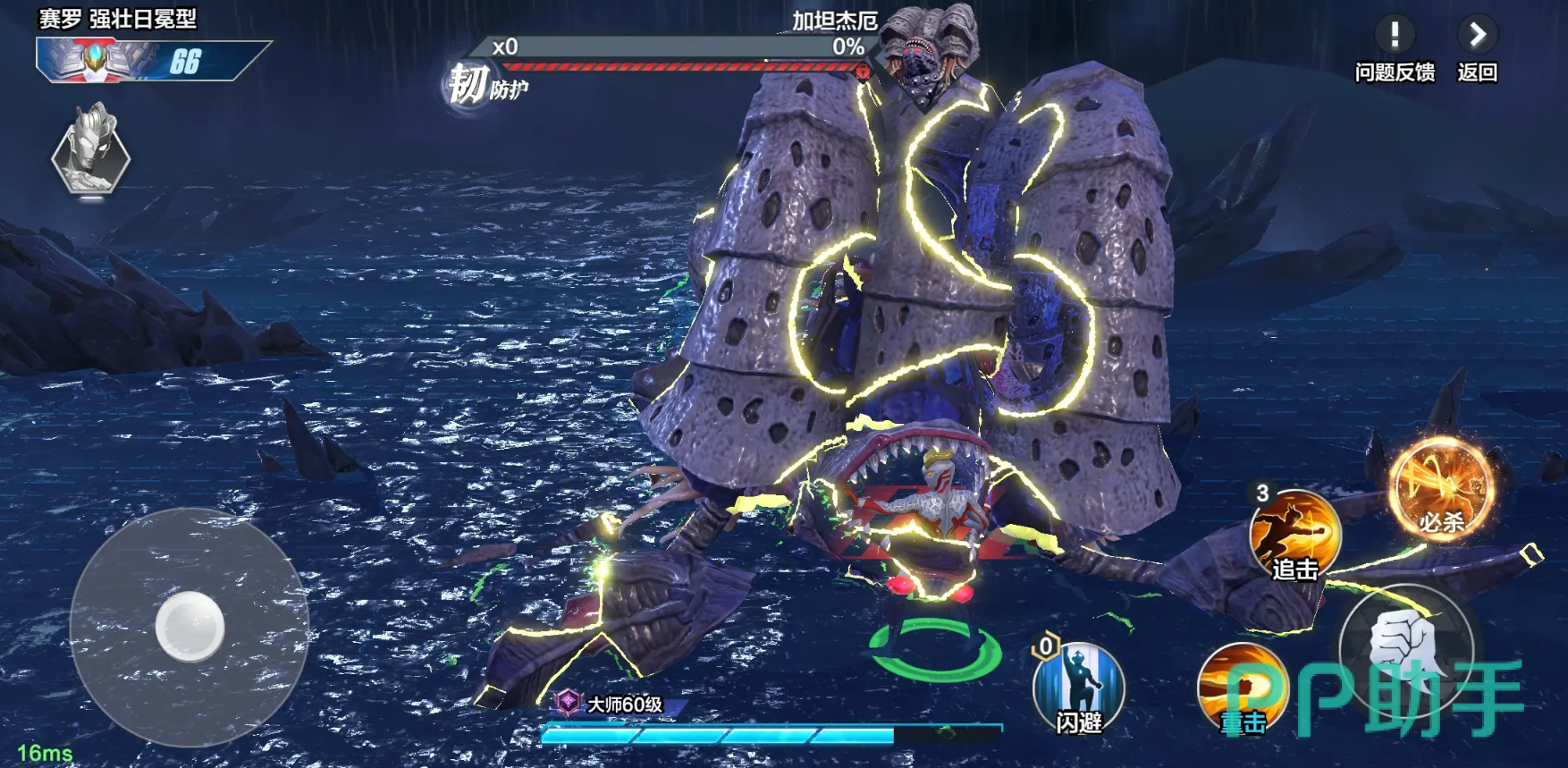Select the 赛罗 character portrait panel
Screen dimensions: 1568x768
click(x=134, y=61)
